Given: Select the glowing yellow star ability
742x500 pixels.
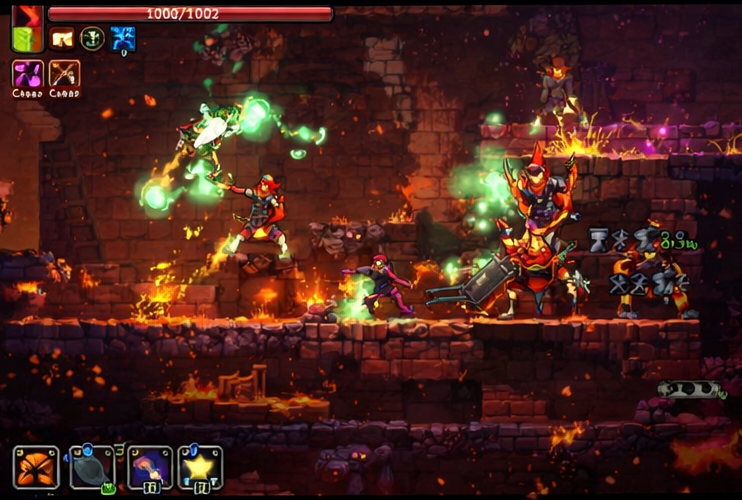Looking at the screenshot, I should coord(200,467).
